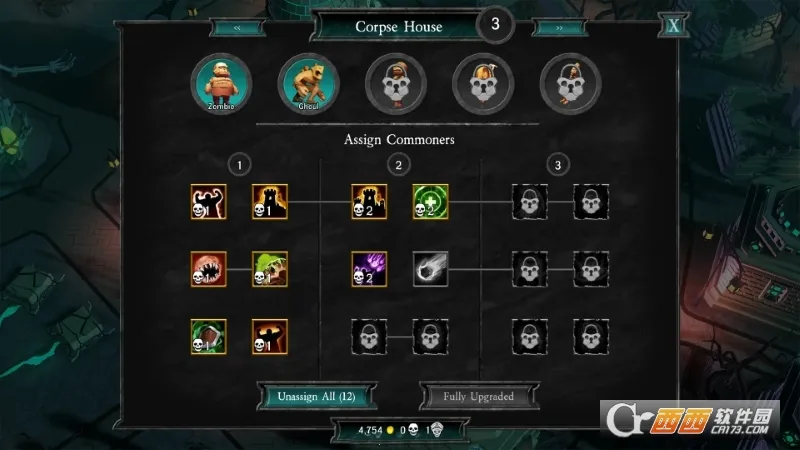Image resolution: width=800 pixels, height=450 pixels.
Task: Select the tier 2 castle tower upgrade
Action: coord(369,202)
